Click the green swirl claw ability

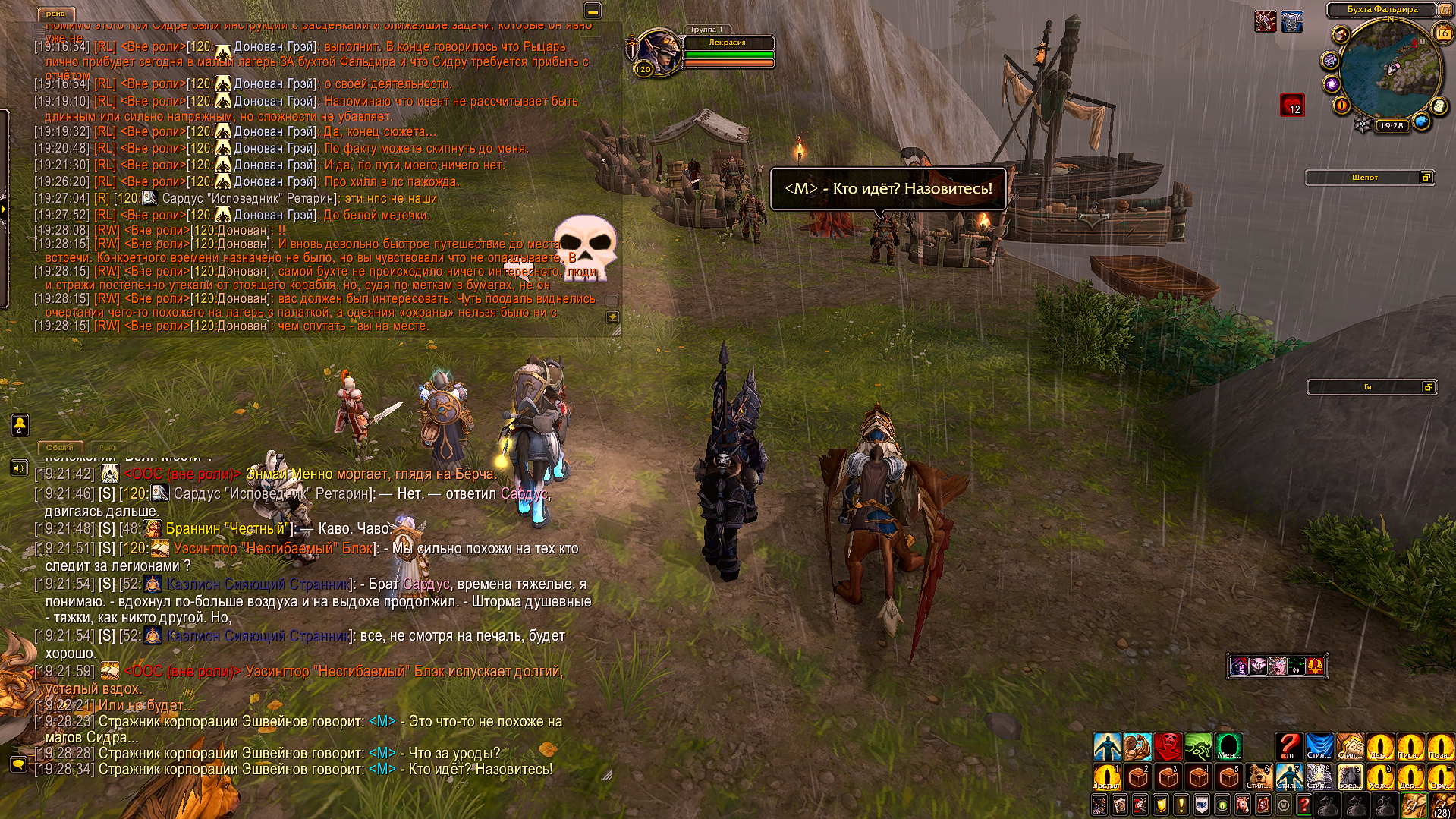coord(1199,747)
